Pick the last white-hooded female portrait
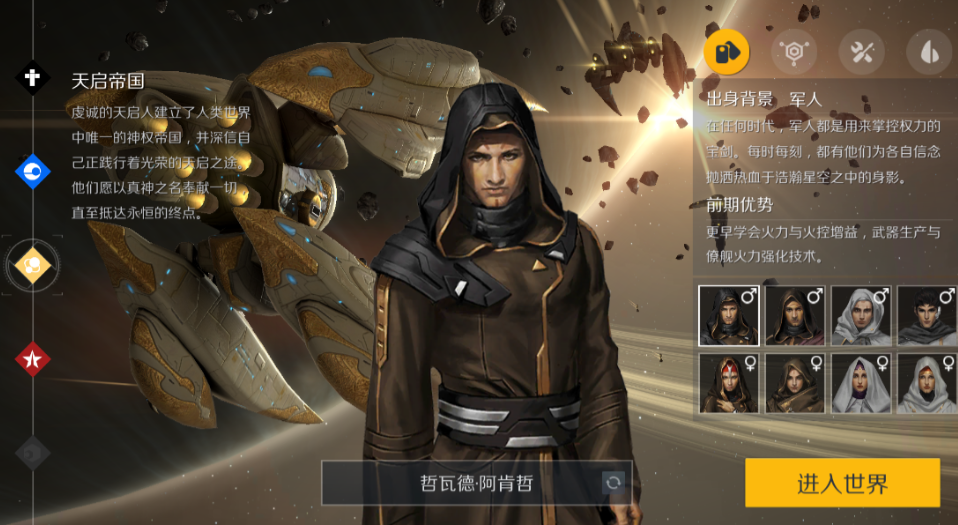 927,383
